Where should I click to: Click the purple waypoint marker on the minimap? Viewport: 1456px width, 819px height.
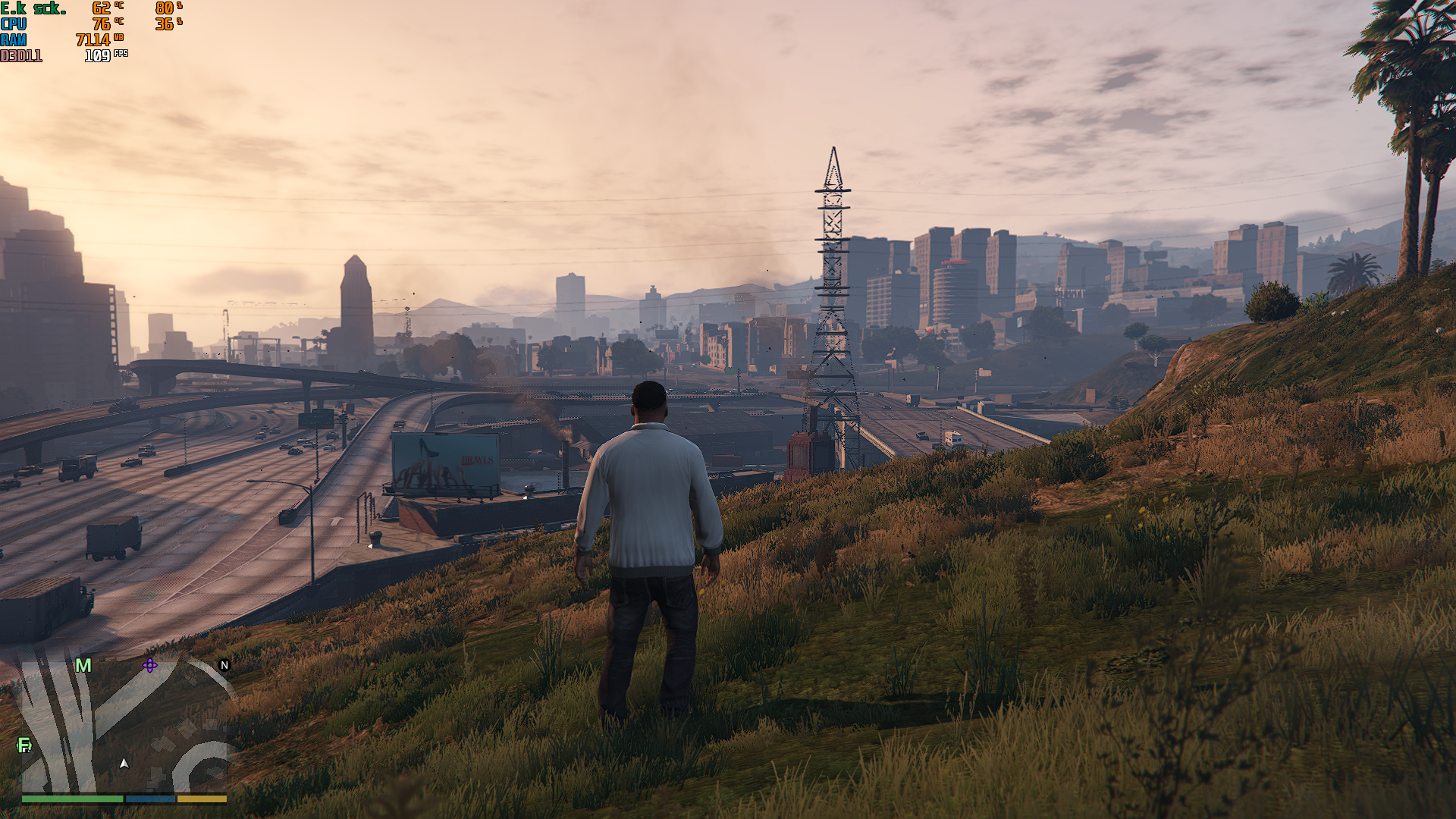point(149,666)
